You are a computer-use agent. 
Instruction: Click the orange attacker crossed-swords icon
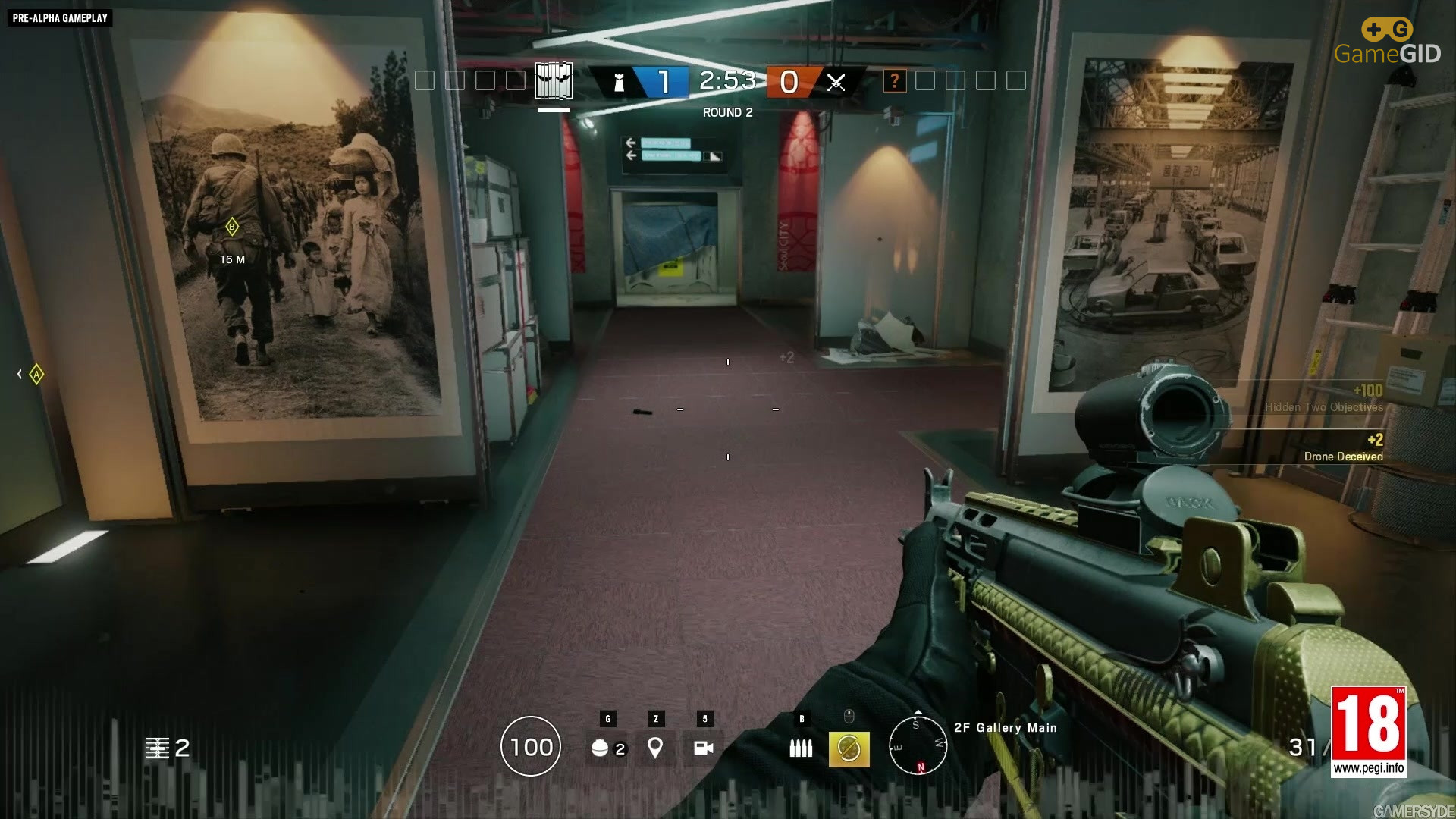pyautogui.click(x=836, y=82)
